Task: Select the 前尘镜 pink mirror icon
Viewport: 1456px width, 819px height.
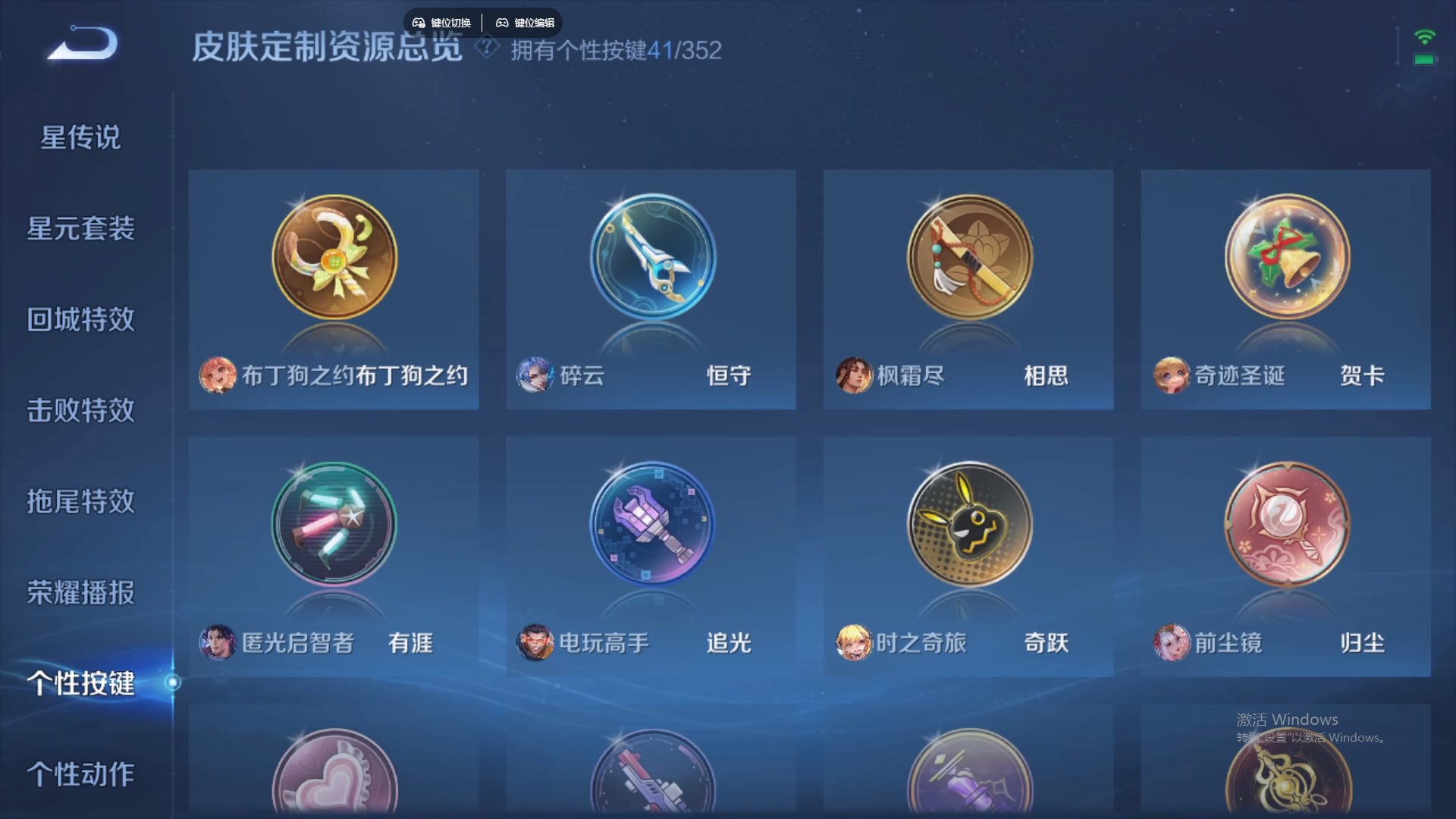Action: click(x=1285, y=525)
